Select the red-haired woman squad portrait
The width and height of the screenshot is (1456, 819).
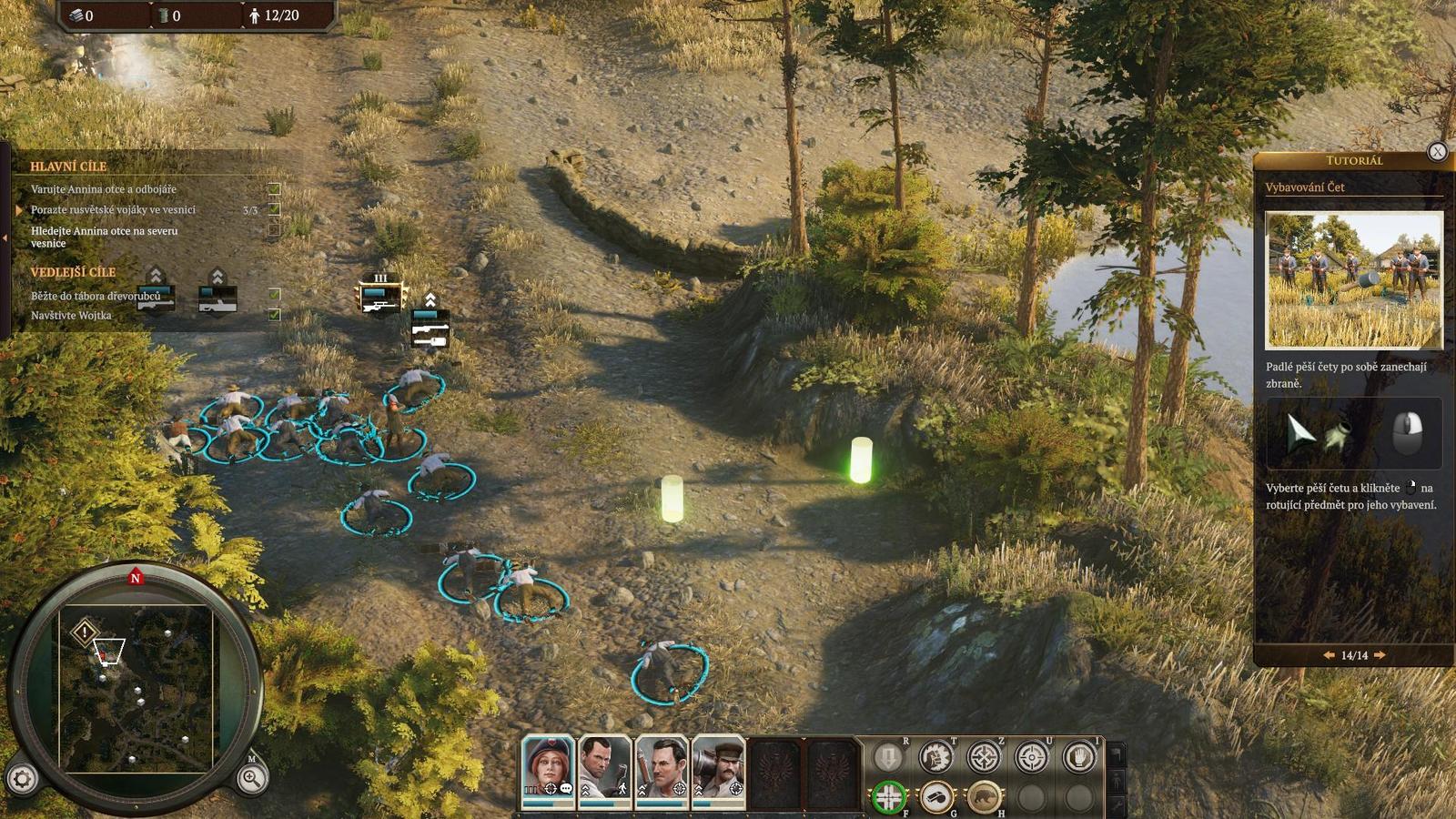click(x=548, y=772)
